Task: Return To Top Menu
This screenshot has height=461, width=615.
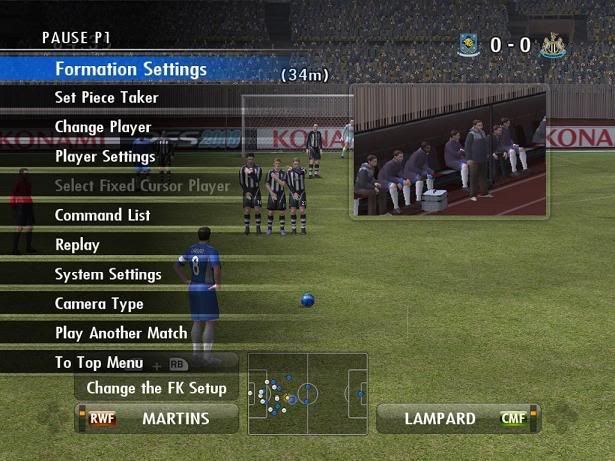Action: pyautogui.click(x=99, y=363)
